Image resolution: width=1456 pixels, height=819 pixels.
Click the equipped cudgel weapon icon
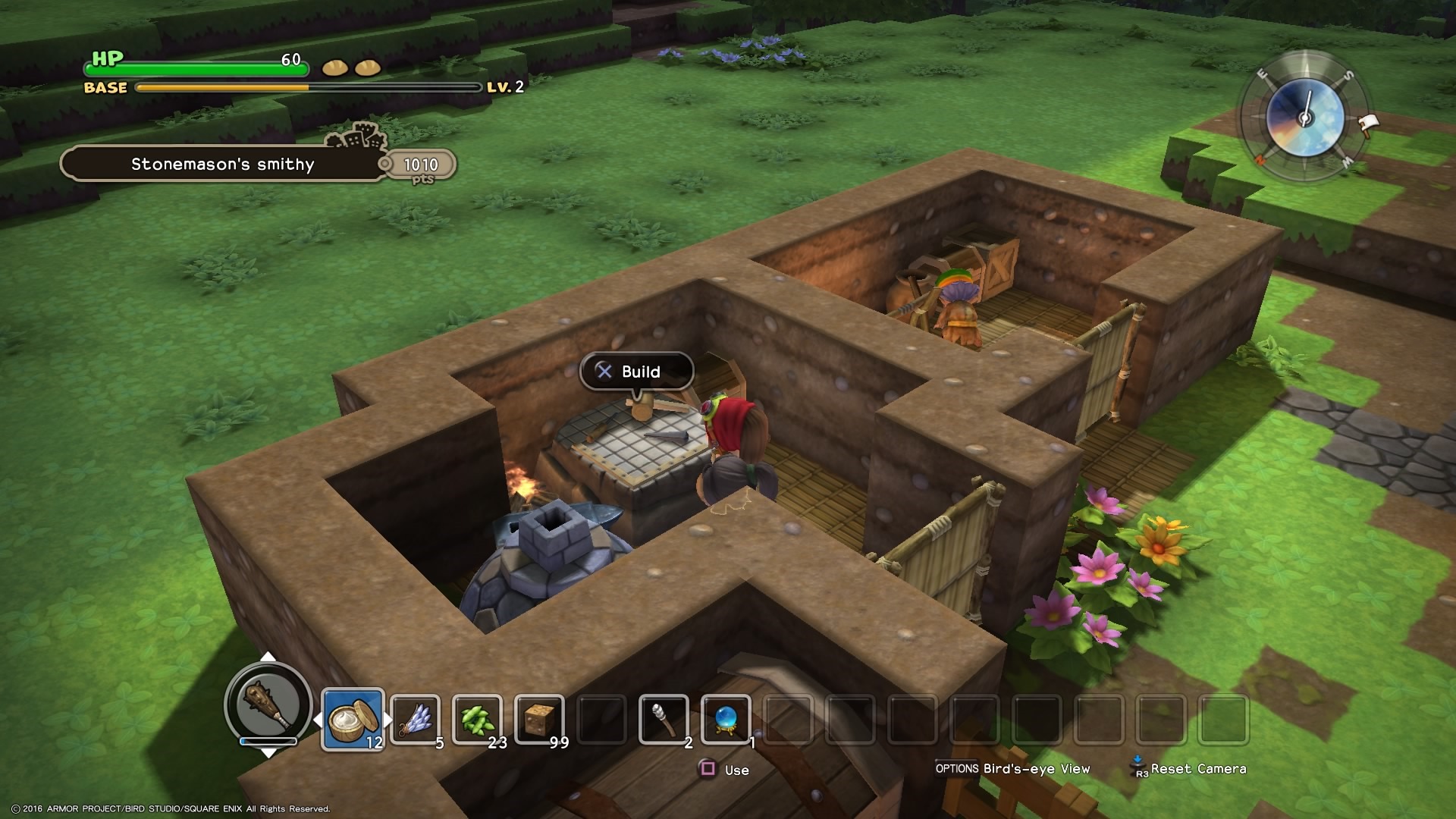[268, 705]
